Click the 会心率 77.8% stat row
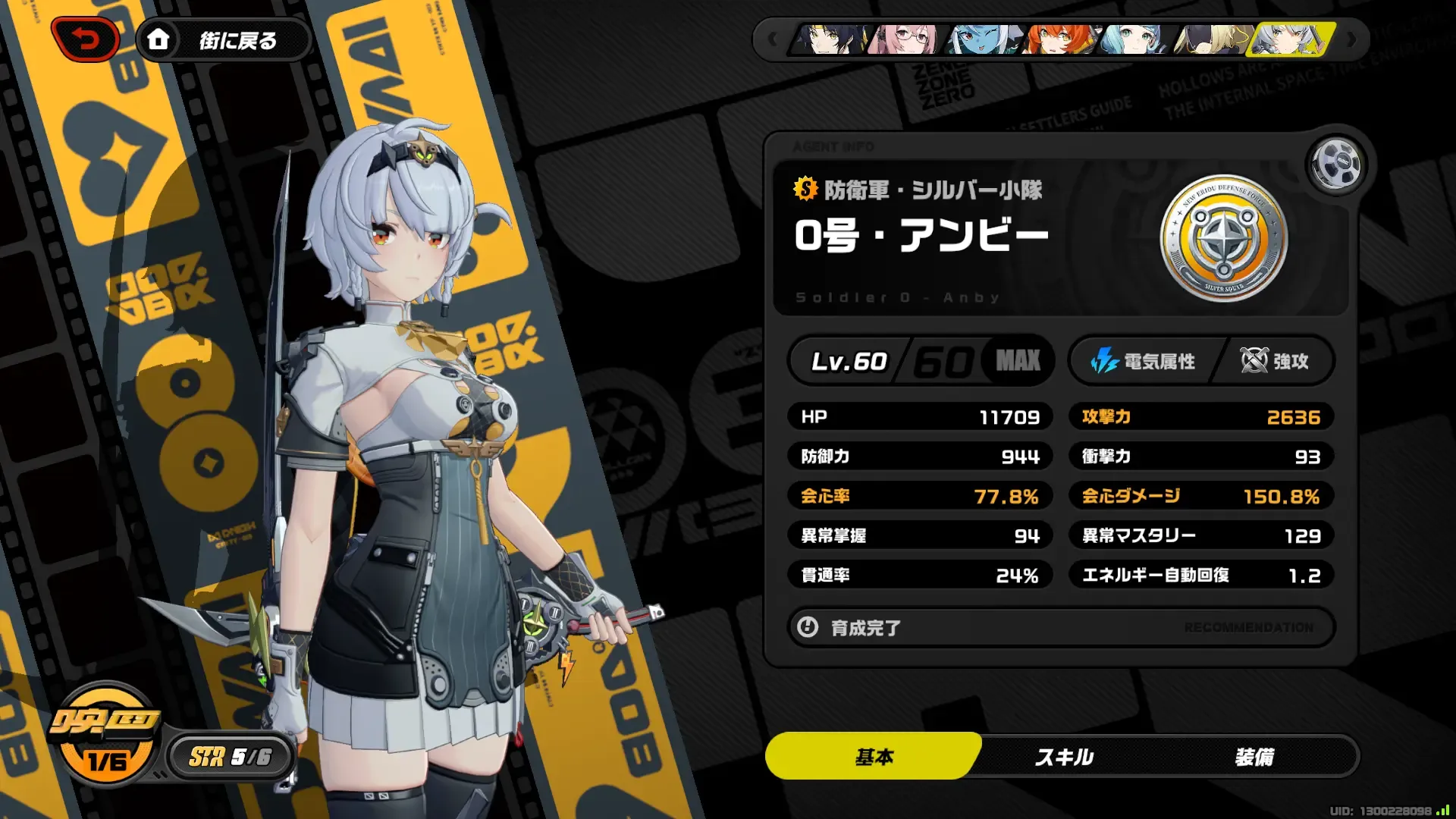 click(x=920, y=496)
